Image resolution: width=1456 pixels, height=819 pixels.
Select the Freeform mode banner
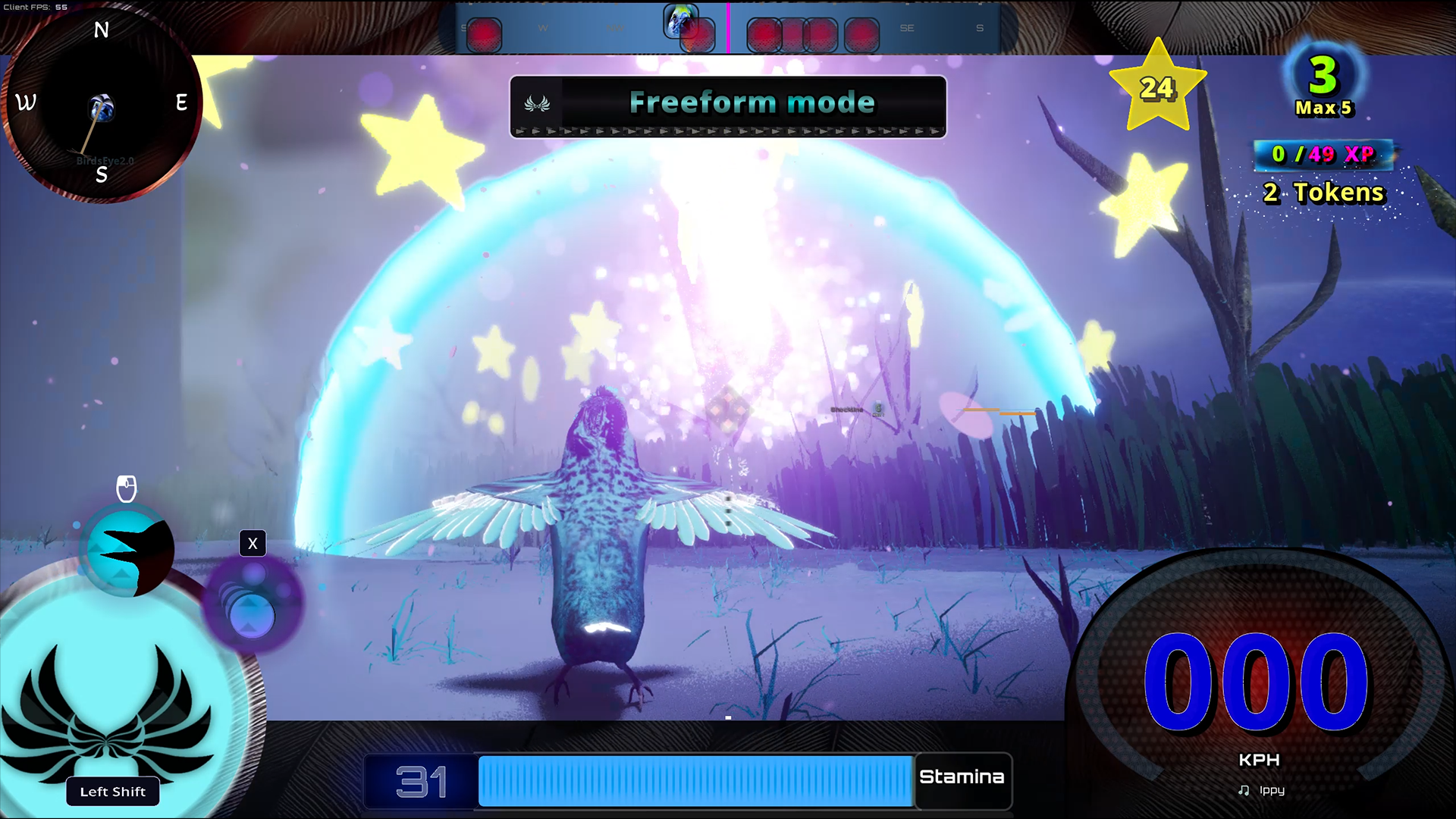[727, 104]
